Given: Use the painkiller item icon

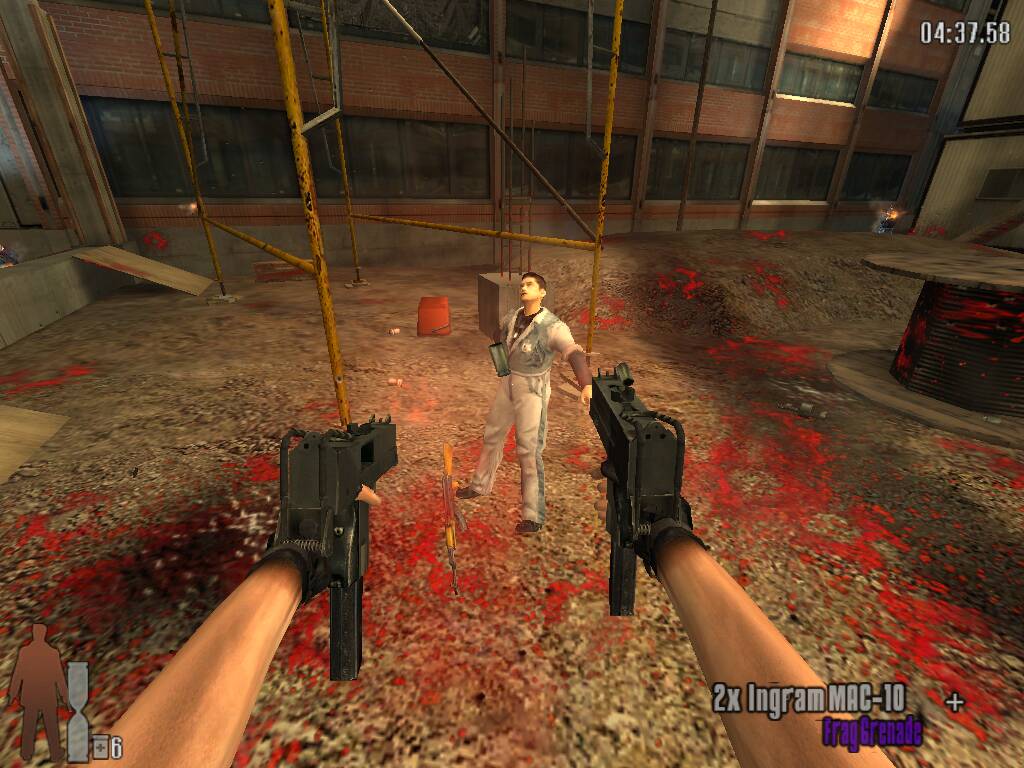Looking at the screenshot, I should pos(100,747).
